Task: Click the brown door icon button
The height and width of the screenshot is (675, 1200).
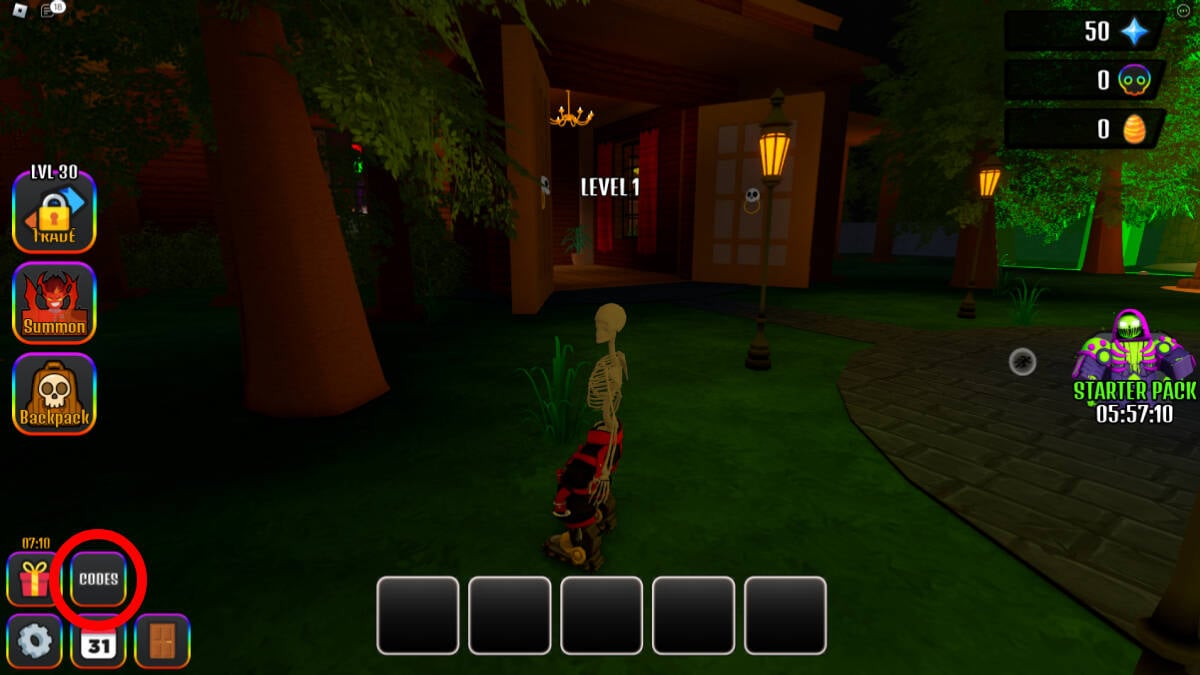Action: coord(162,641)
